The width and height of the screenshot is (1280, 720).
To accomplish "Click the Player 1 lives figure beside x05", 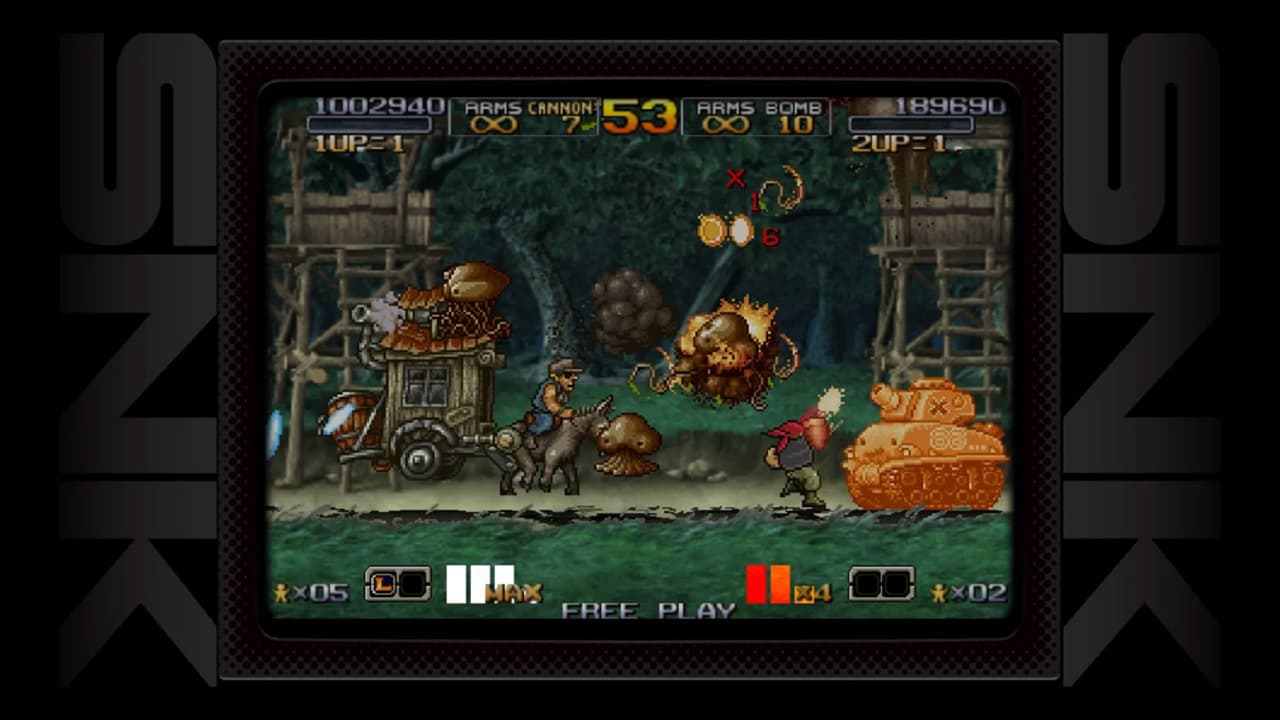I will click(x=280, y=592).
